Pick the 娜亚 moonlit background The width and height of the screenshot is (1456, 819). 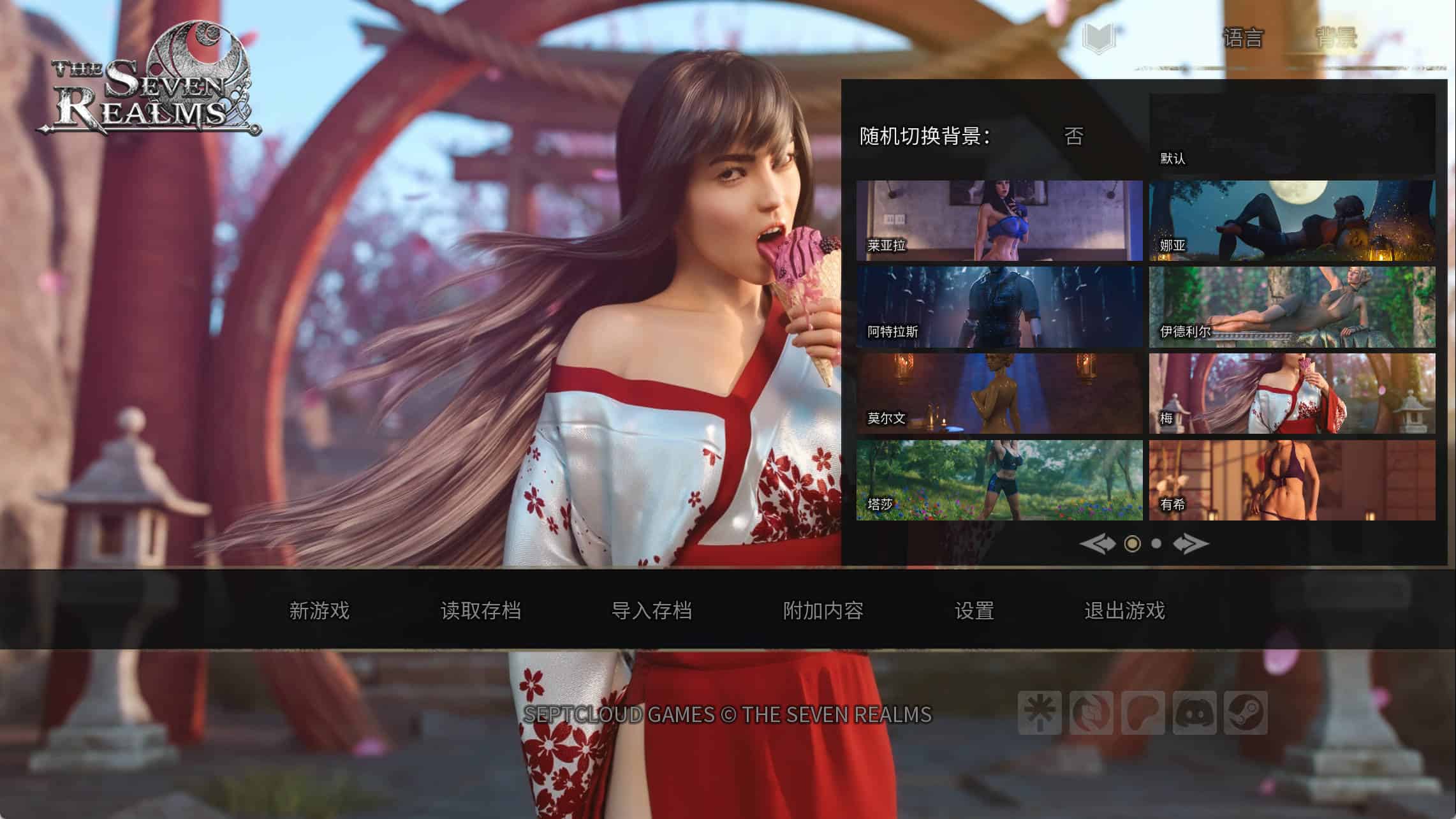coord(1292,221)
